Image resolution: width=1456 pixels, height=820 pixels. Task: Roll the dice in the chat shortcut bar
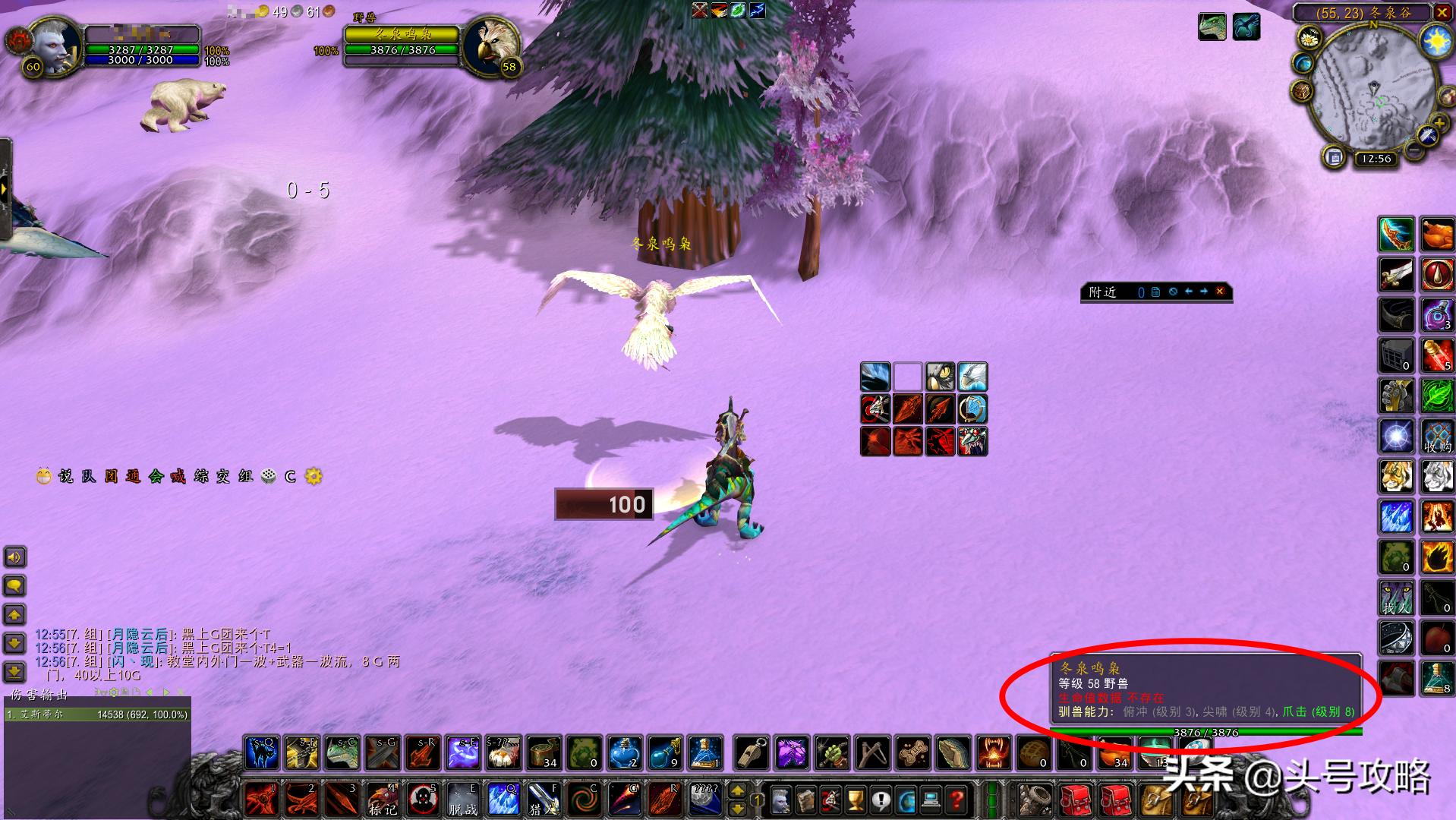pyautogui.click(x=268, y=476)
